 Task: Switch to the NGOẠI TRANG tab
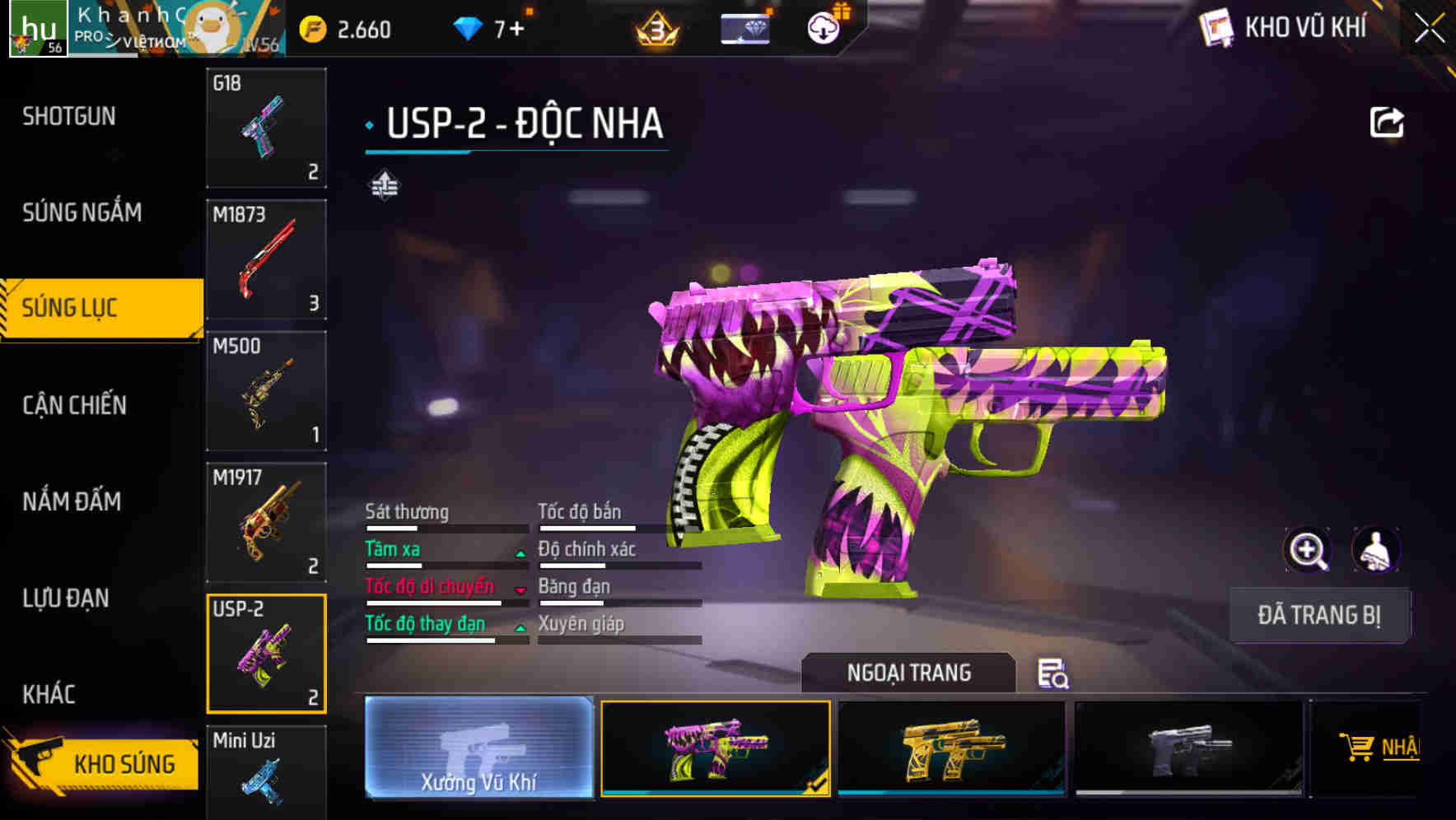(910, 673)
